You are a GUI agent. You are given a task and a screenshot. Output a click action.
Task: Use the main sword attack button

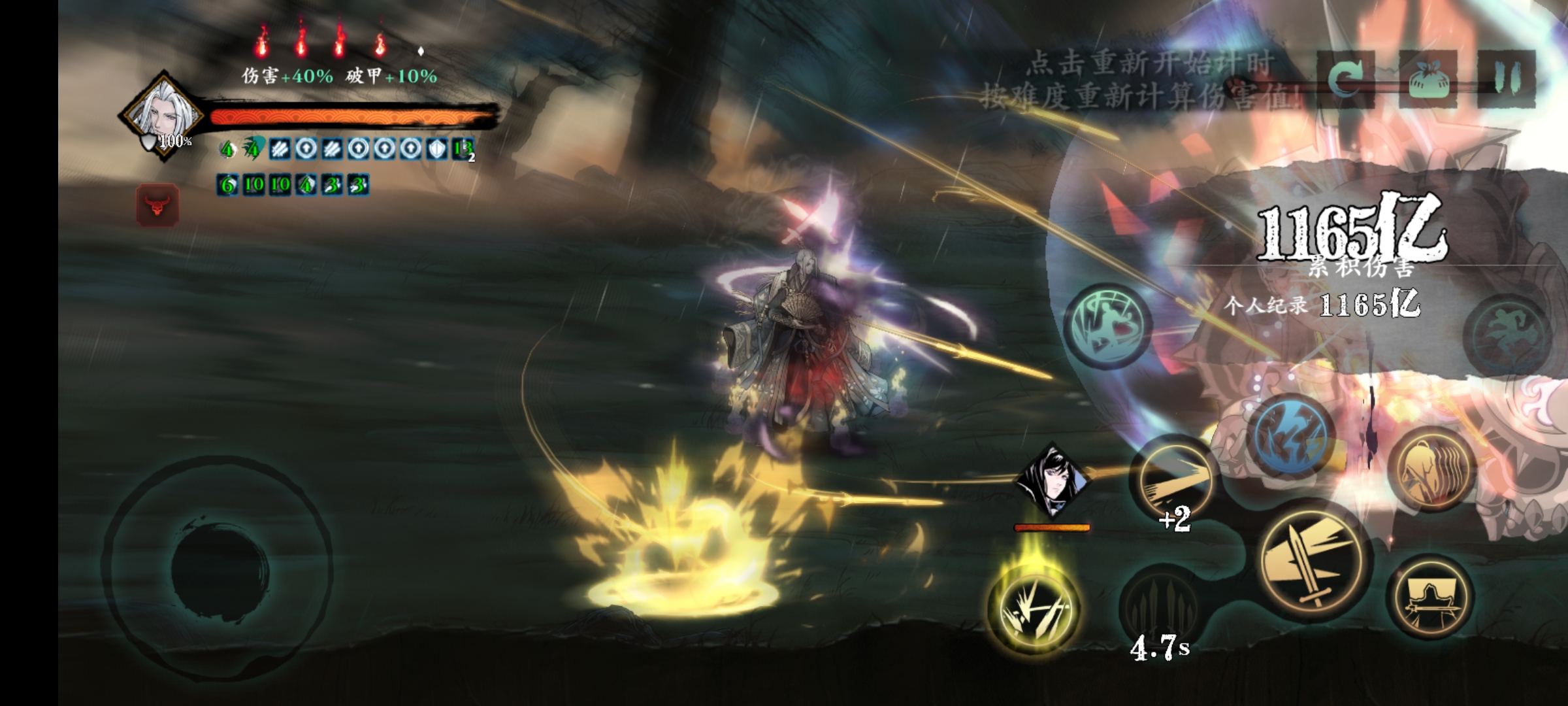click(x=1314, y=558)
